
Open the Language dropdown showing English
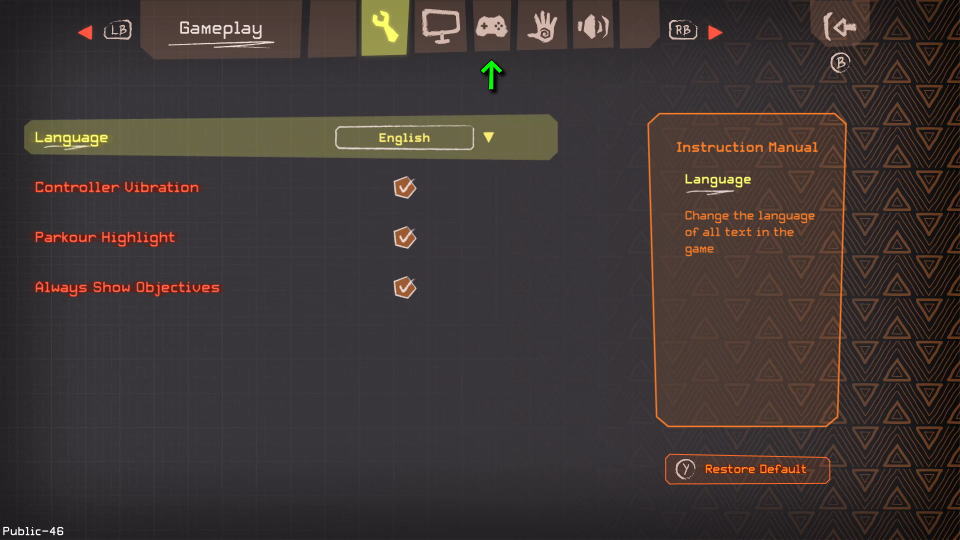click(x=404, y=138)
